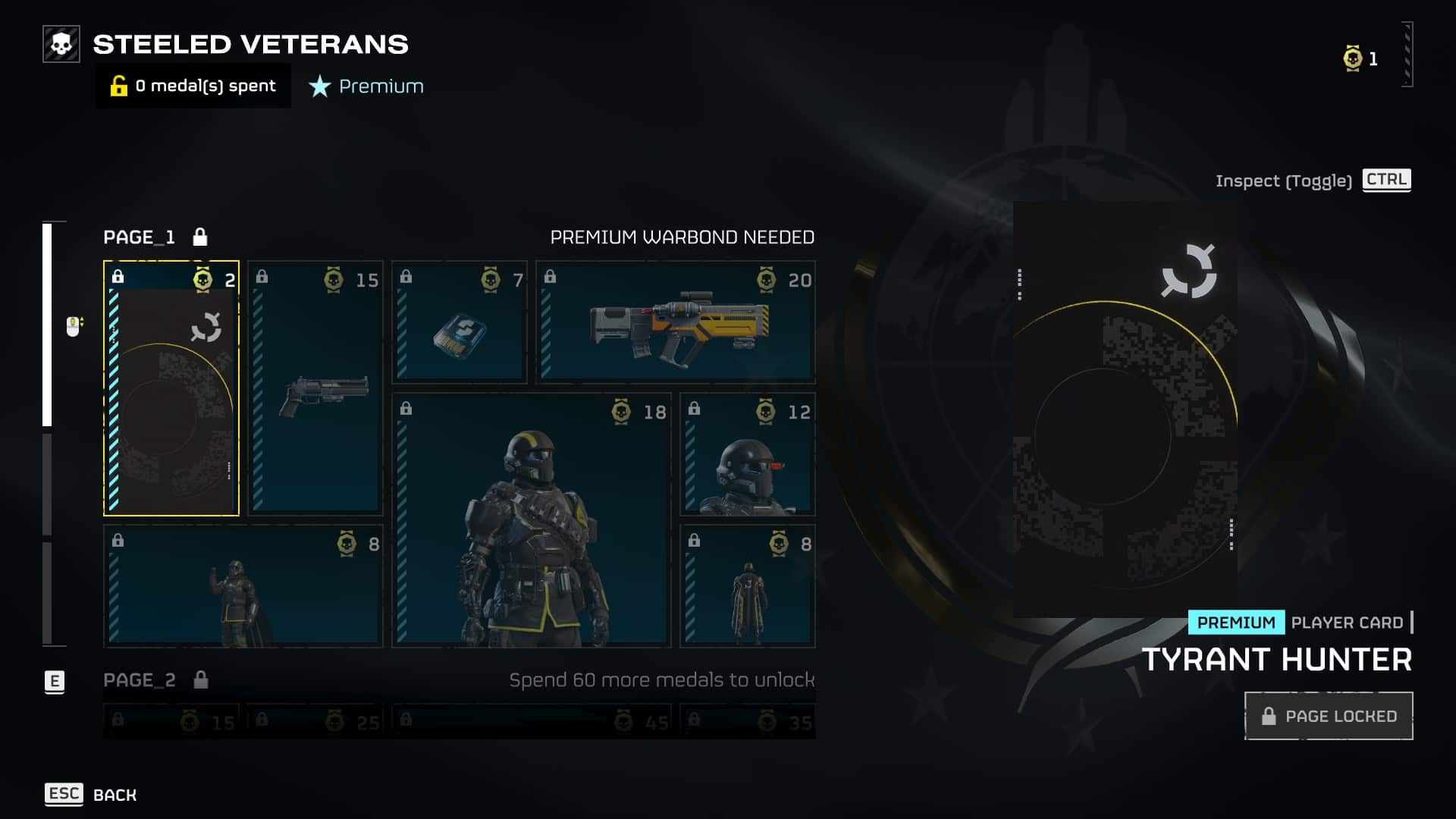
Task: Click the large Tyrant Hunter card preview
Action: click(x=1125, y=409)
